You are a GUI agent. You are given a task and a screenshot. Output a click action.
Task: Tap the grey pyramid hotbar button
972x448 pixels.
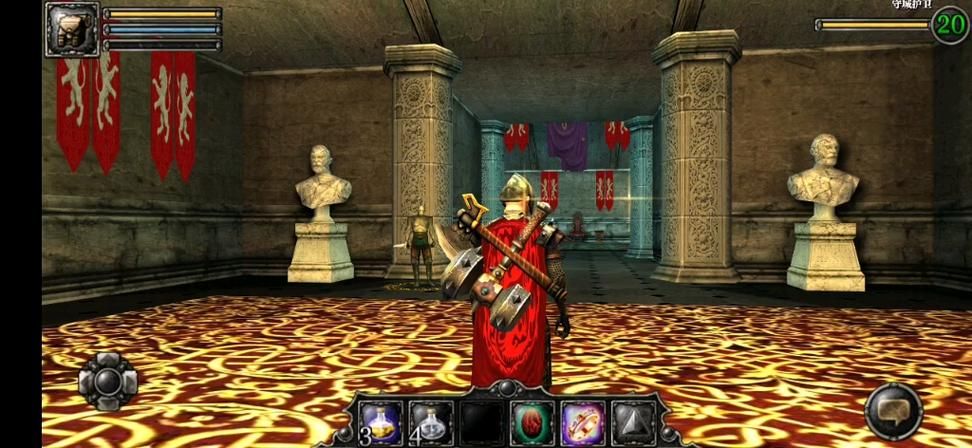631,422
